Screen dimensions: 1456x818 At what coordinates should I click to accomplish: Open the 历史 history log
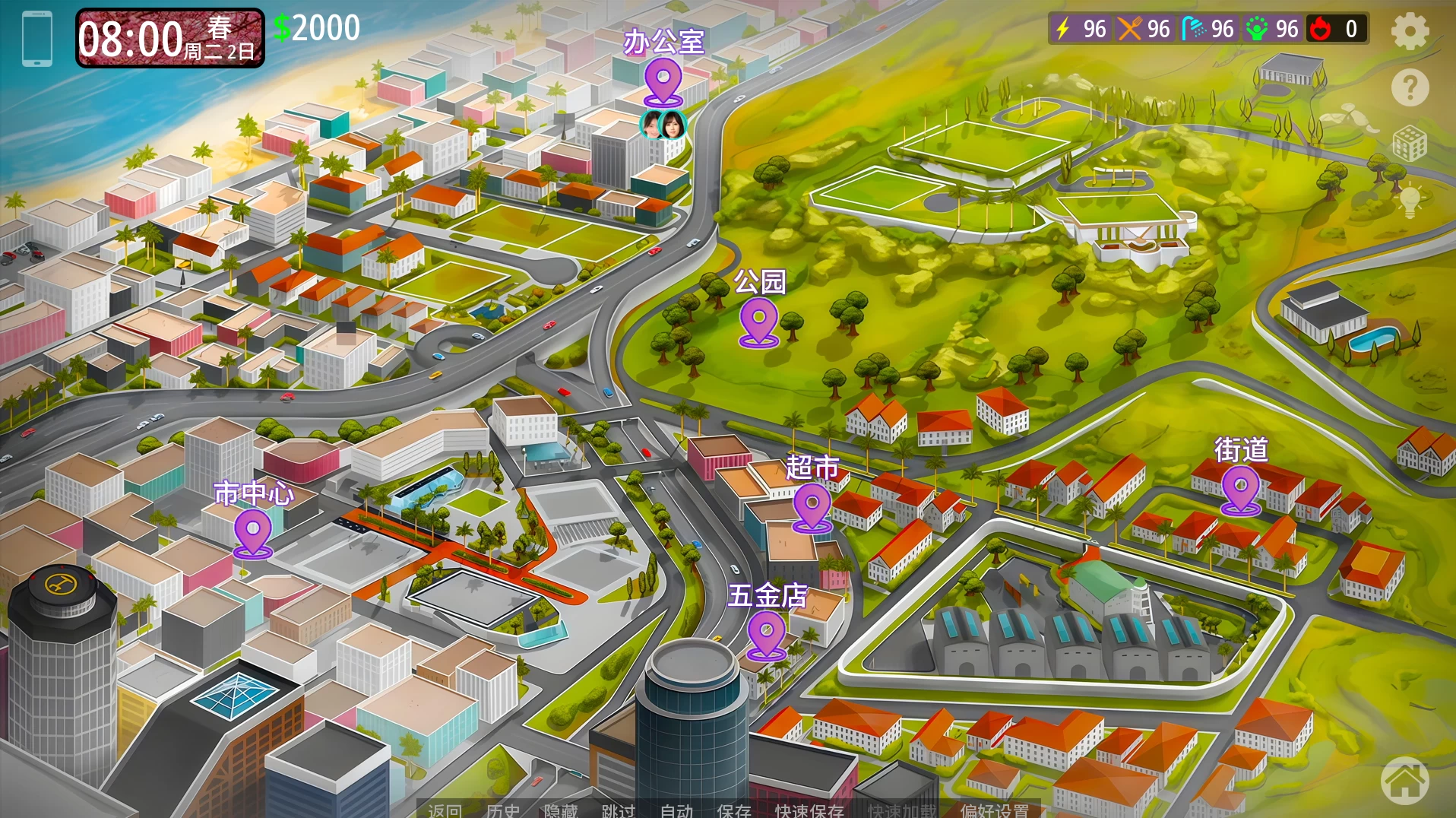point(503,810)
